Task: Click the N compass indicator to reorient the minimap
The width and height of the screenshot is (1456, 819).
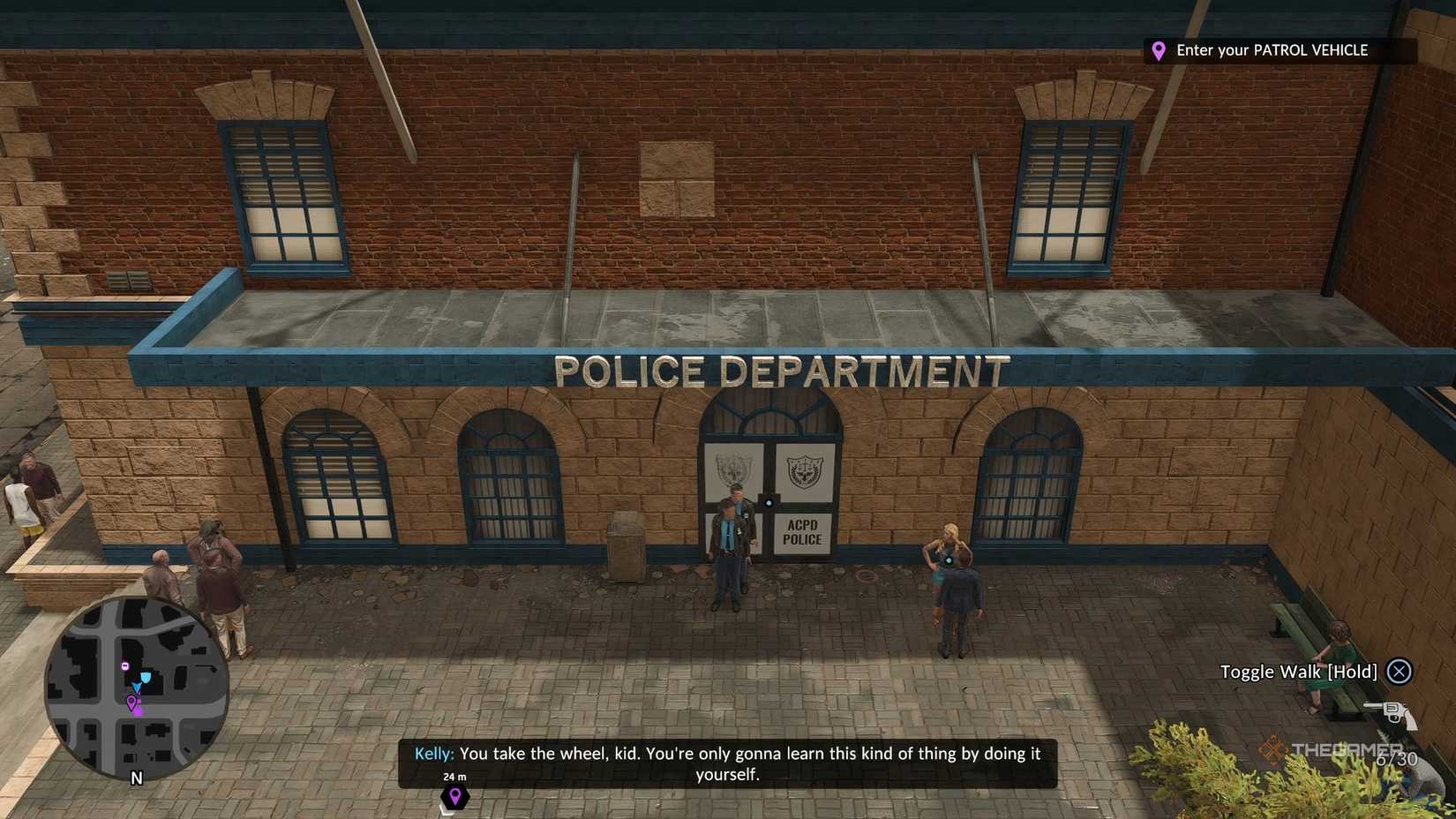Action: 137,777
